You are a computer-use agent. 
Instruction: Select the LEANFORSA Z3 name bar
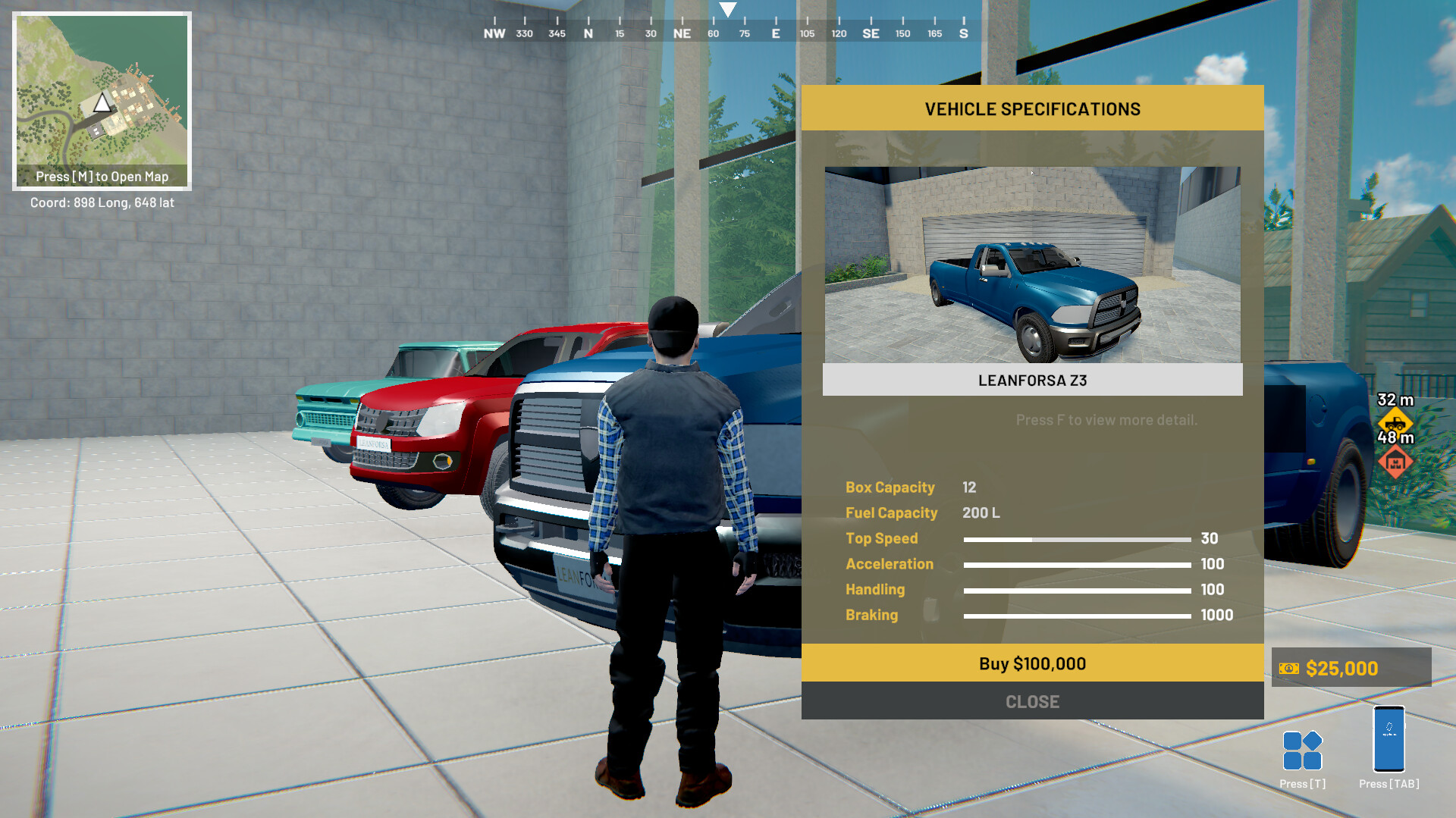tap(1031, 380)
